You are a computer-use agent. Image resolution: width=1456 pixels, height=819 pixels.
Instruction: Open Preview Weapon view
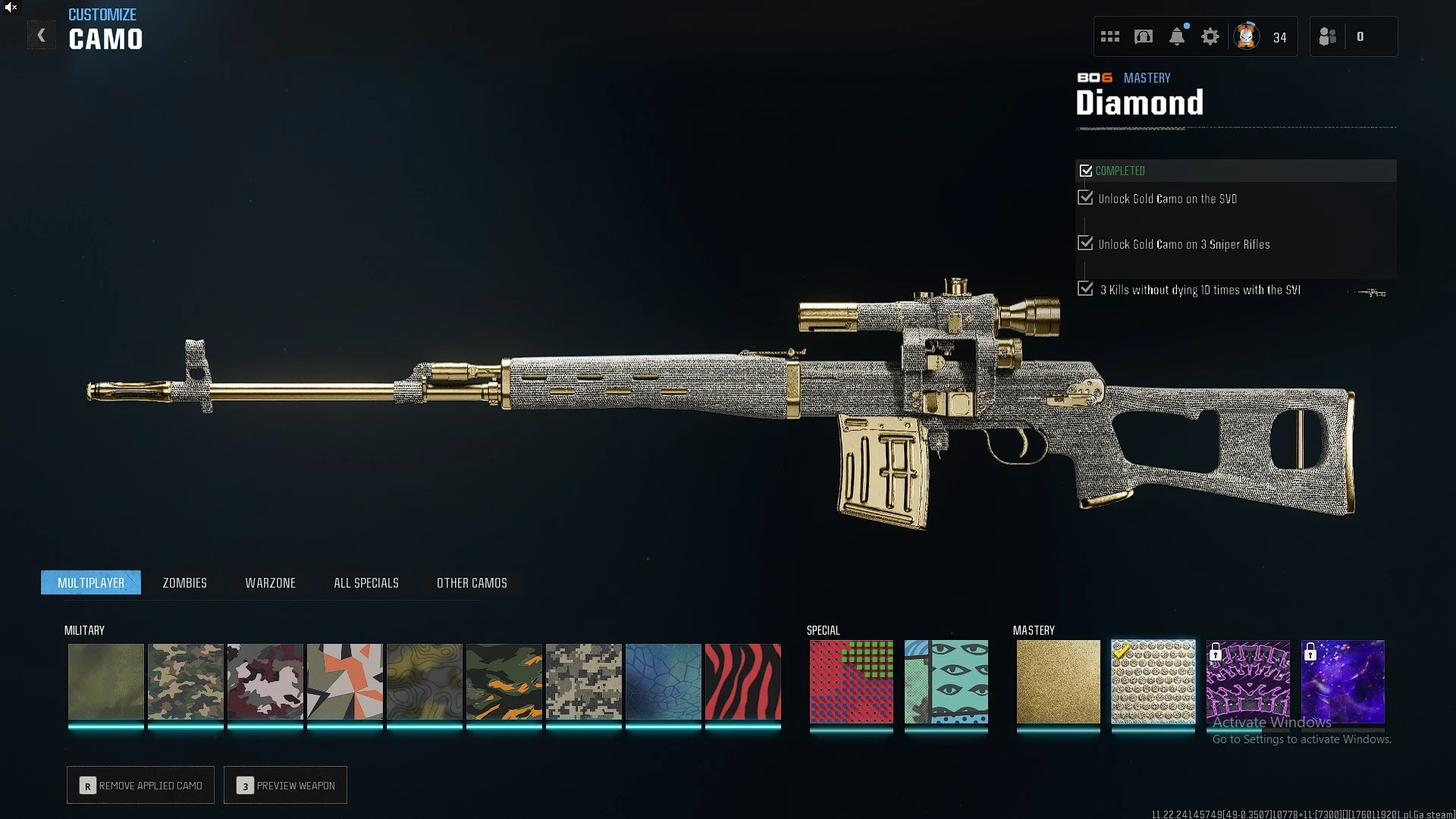click(x=285, y=785)
